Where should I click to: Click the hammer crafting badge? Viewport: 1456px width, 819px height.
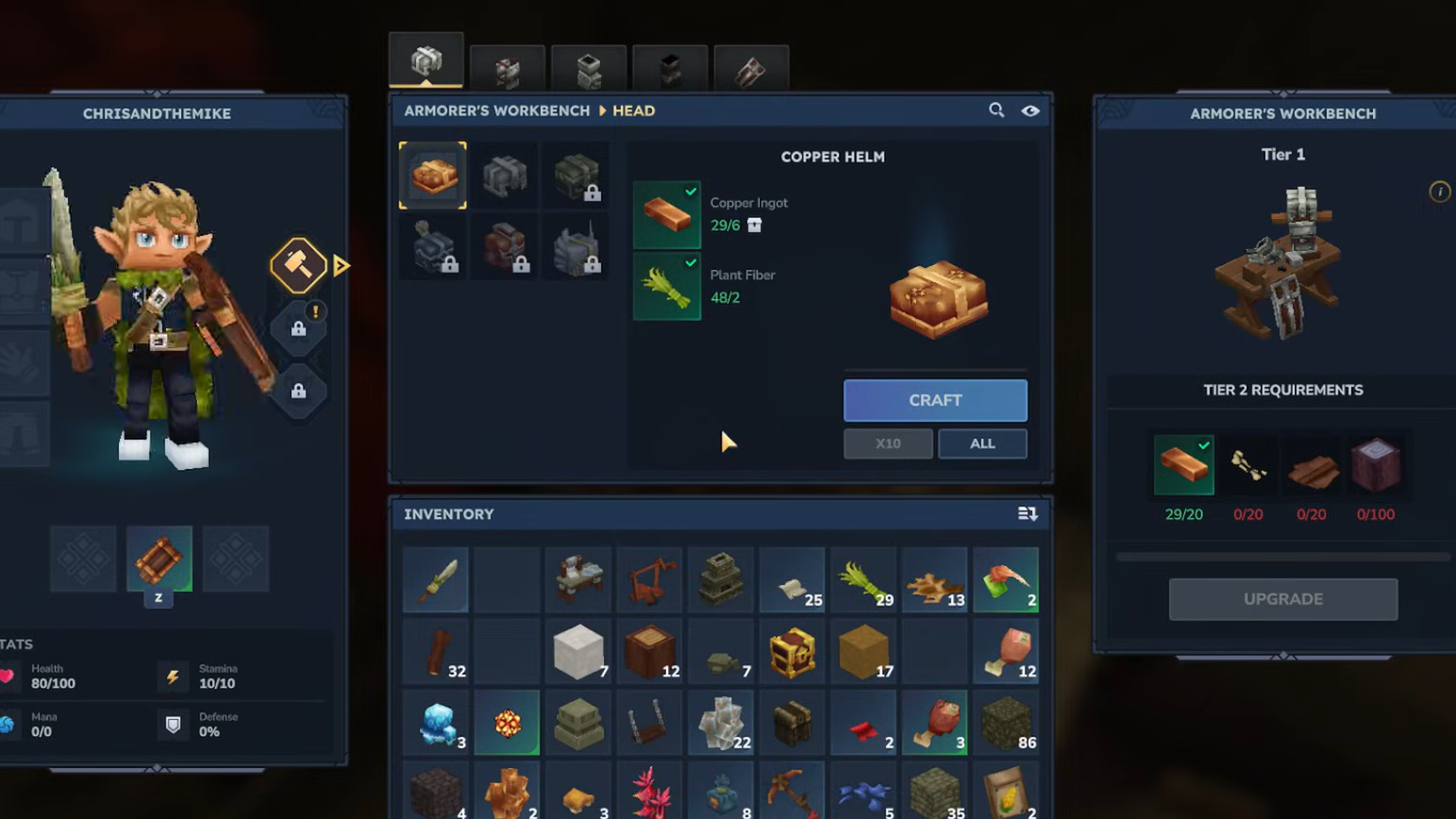[298, 265]
